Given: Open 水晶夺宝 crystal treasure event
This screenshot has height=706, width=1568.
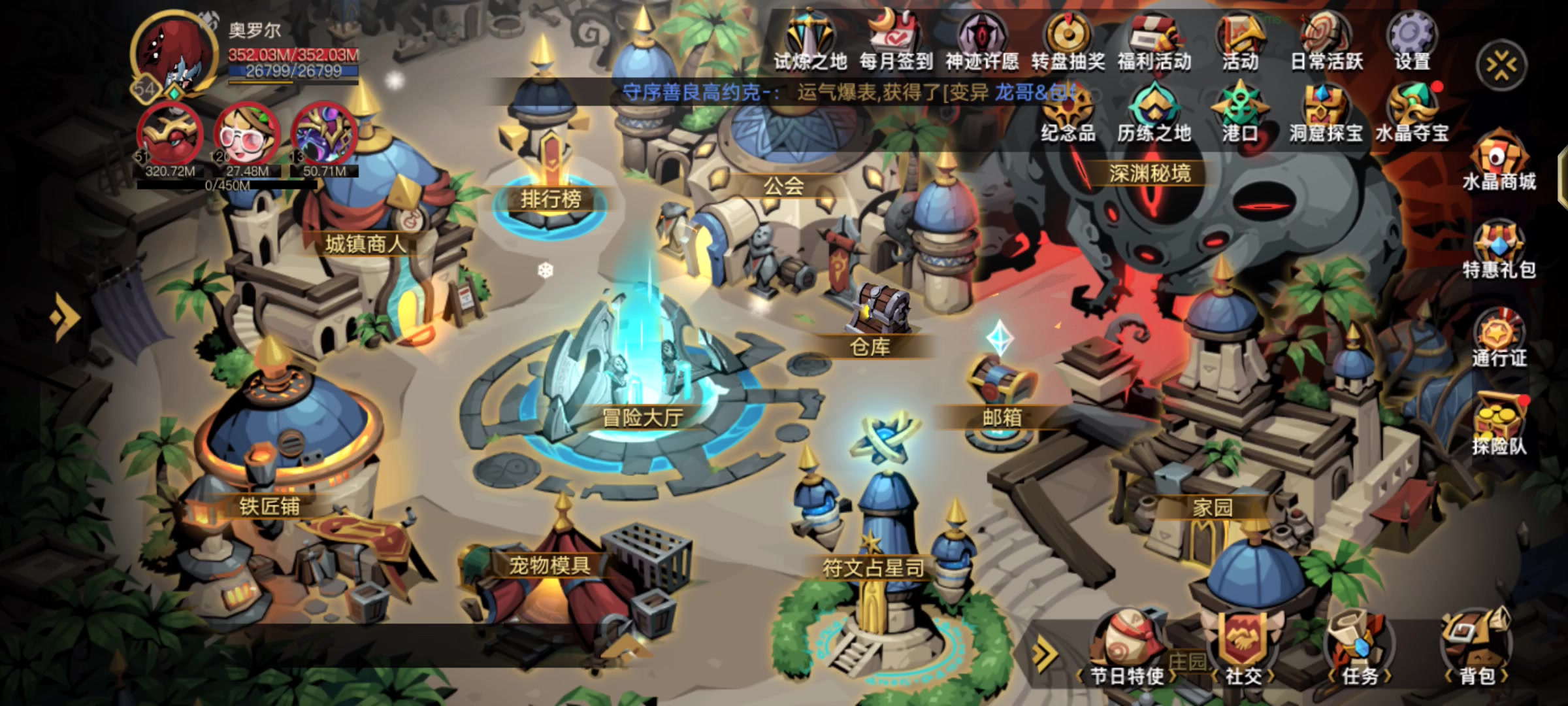Looking at the screenshot, I should tap(1412, 114).
